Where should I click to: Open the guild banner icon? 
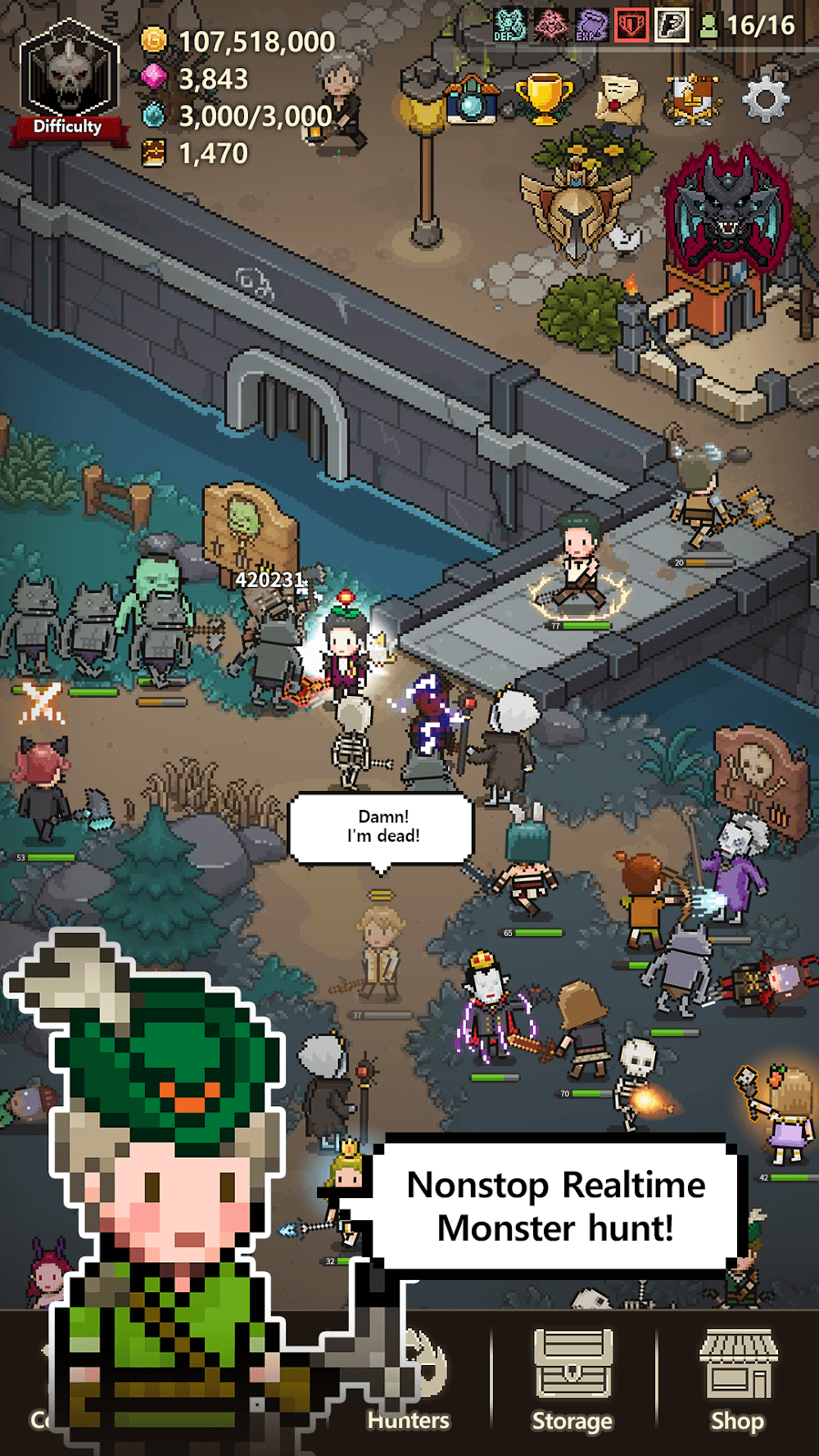click(x=693, y=99)
